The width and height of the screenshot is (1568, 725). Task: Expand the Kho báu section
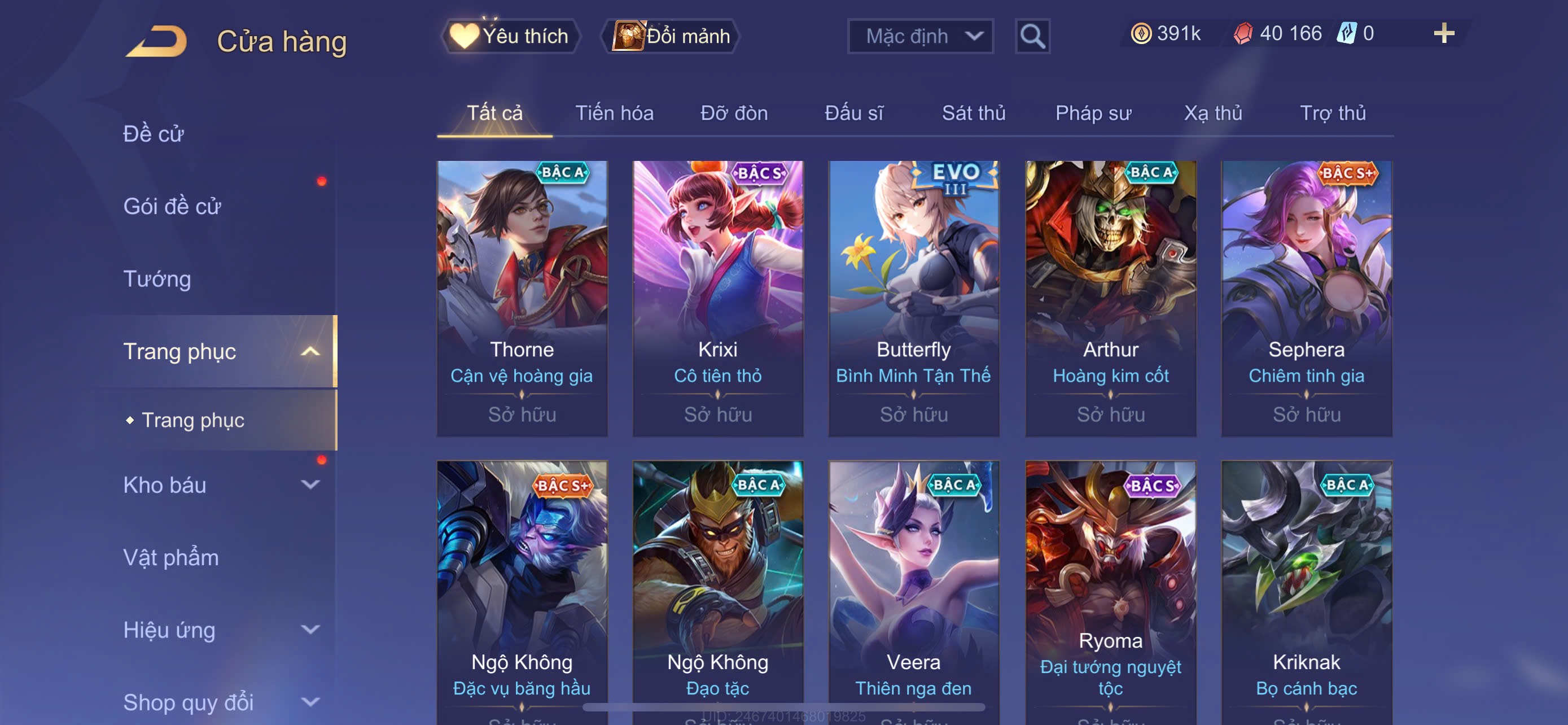[310, 484]
